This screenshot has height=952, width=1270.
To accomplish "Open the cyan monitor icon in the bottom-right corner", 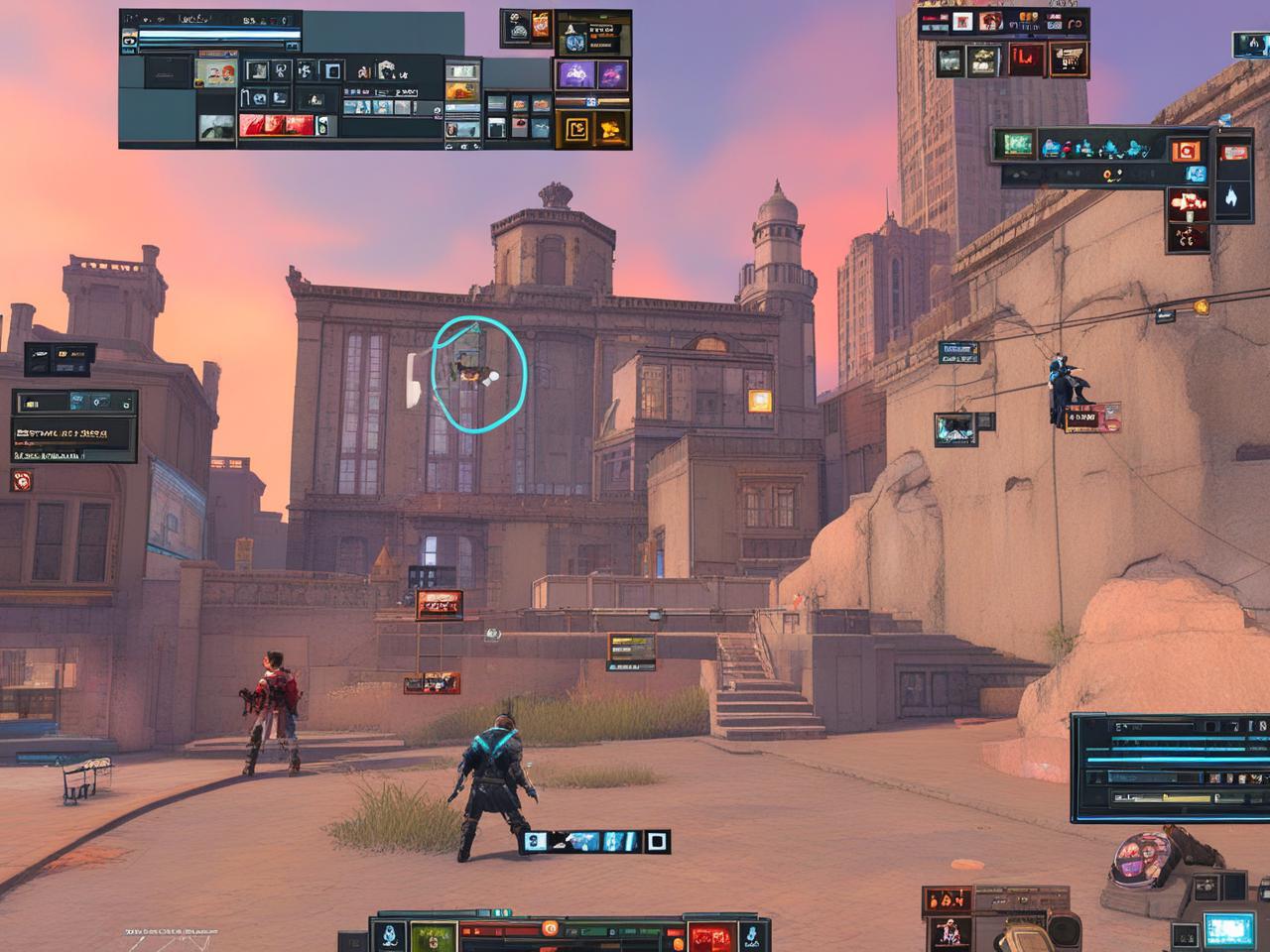I will (x=1228, y=930).
